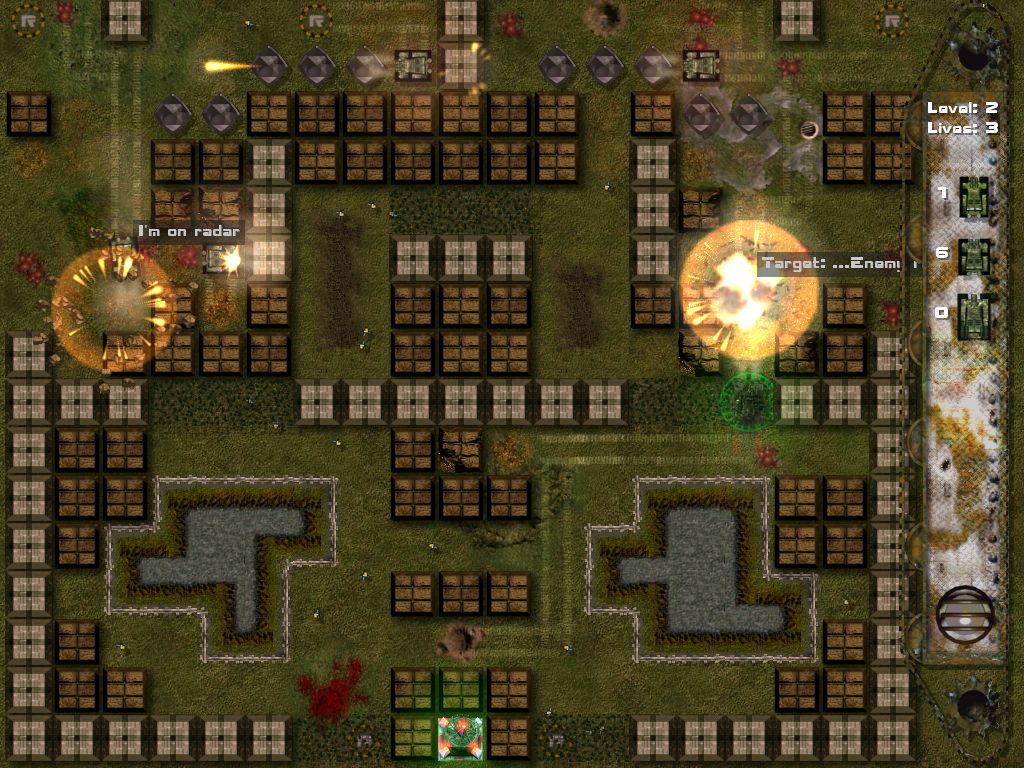This screenshot has height=768, width=1024.
Task: Select the tank icon with count 7
Action: [974, 194]
